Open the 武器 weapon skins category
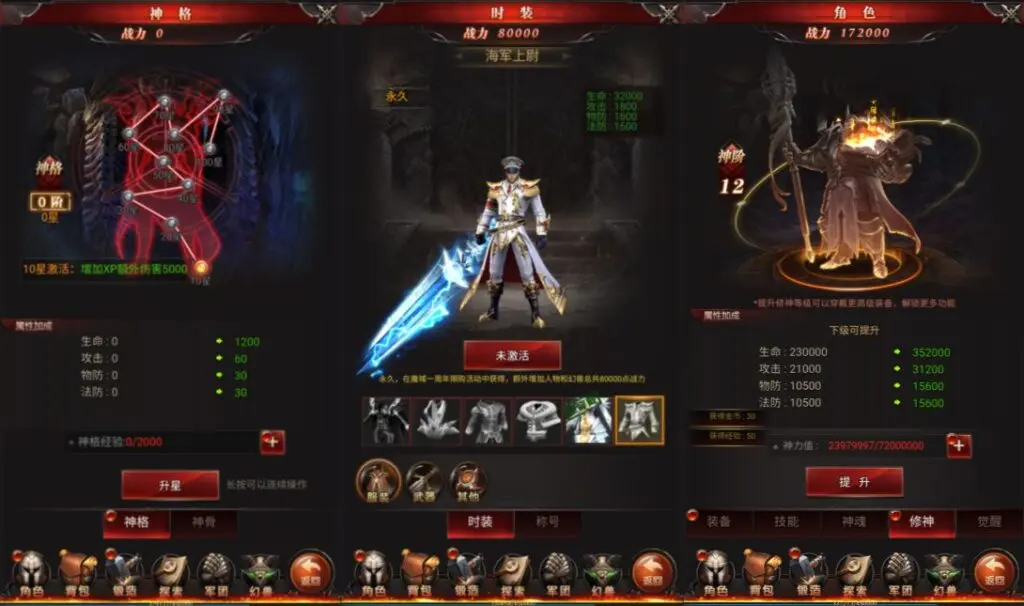This screenshot has height=606, width=1024. (x=423, y=482)
